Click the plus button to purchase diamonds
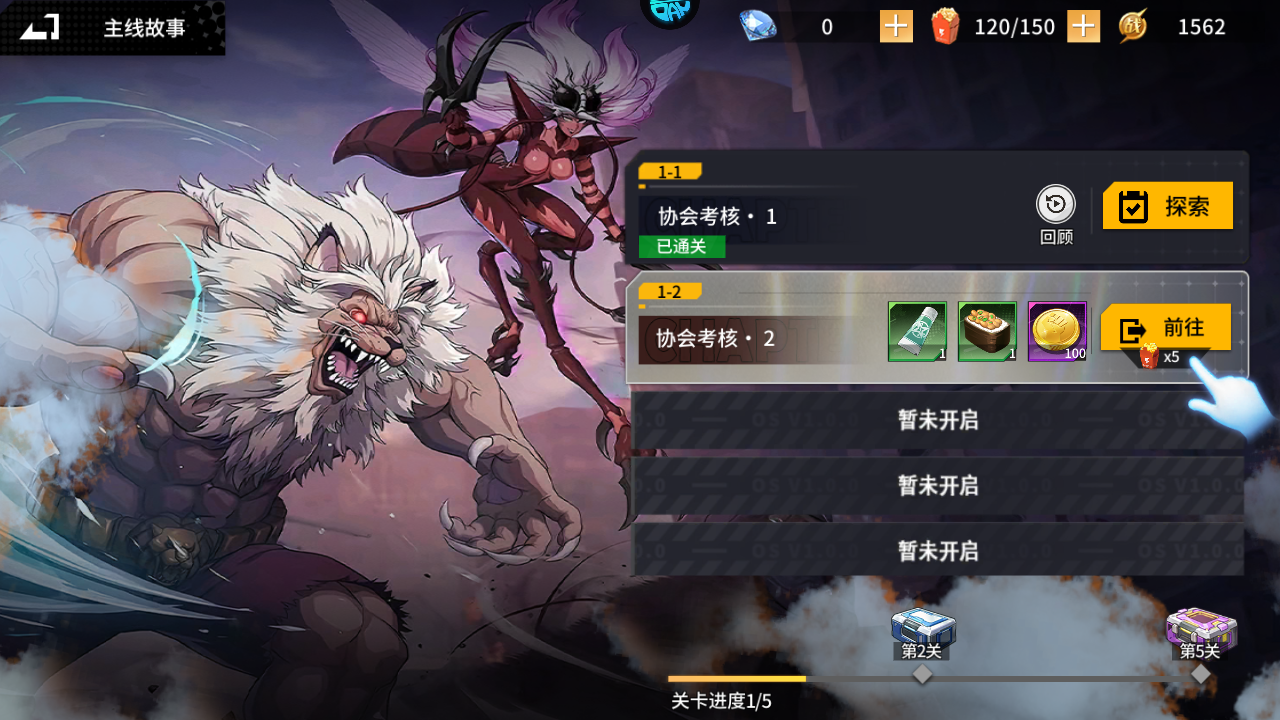 [x=895, y=26]
